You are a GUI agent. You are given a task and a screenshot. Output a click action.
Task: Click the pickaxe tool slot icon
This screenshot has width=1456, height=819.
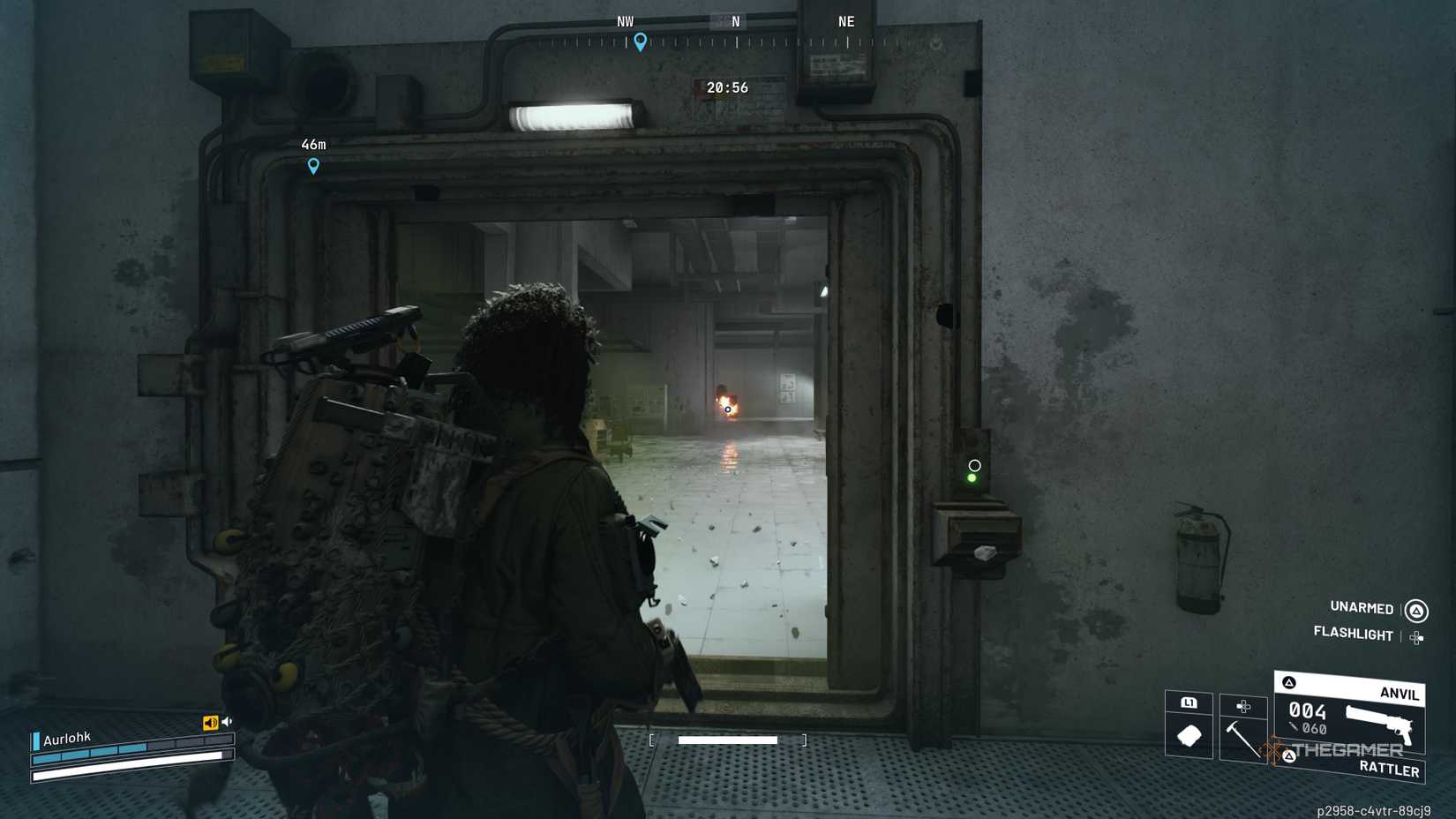[x=1242, y=737]
